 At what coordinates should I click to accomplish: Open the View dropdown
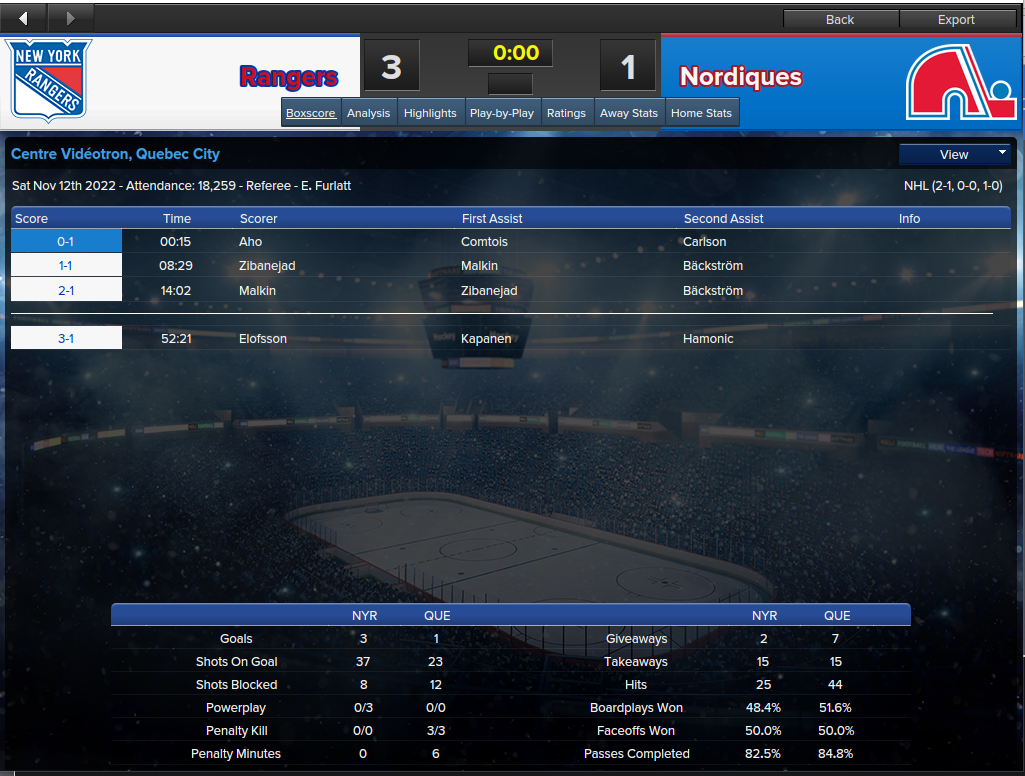point(955,154)
